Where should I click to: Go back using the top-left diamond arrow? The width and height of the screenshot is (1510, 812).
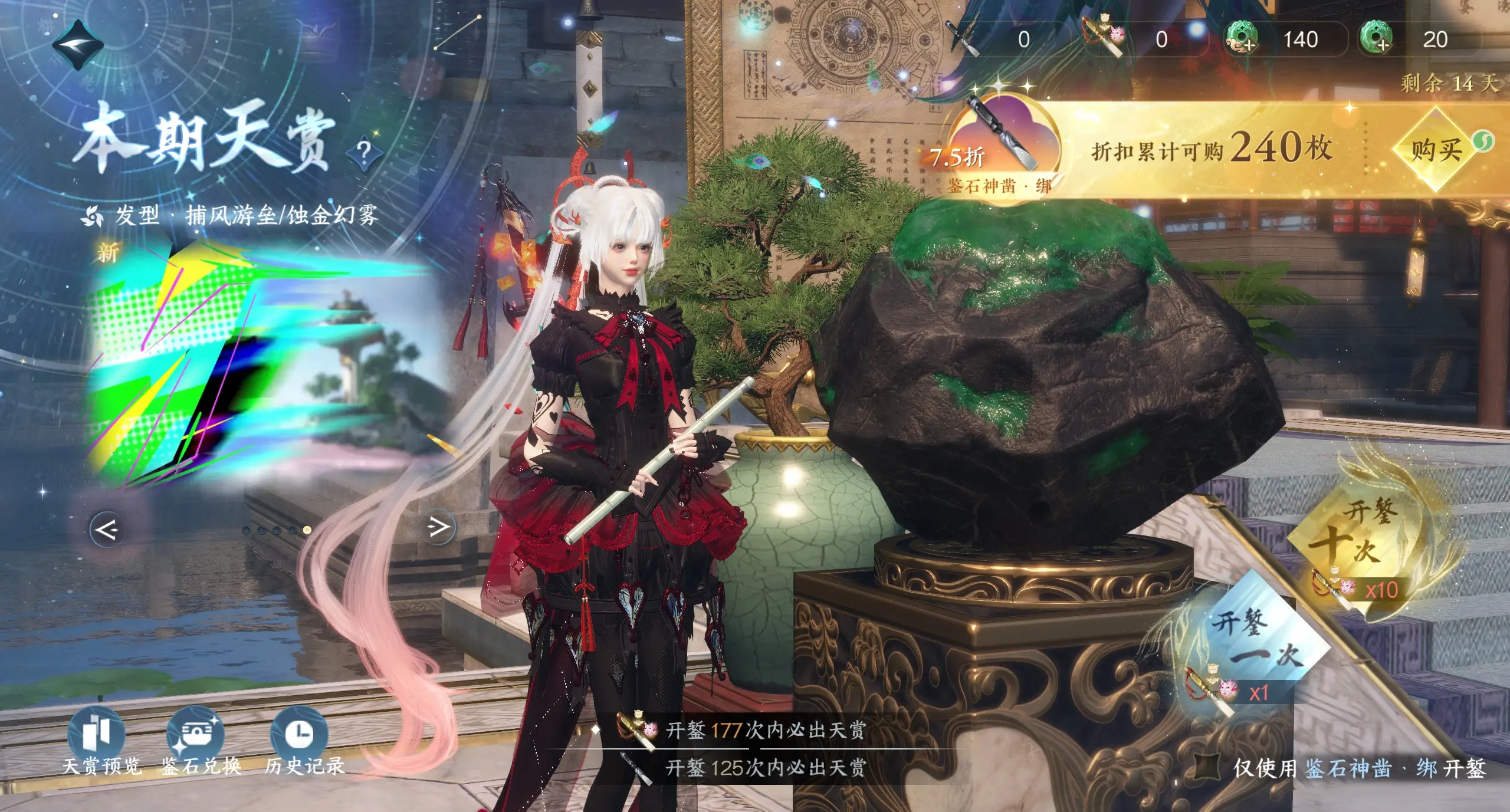78,44
